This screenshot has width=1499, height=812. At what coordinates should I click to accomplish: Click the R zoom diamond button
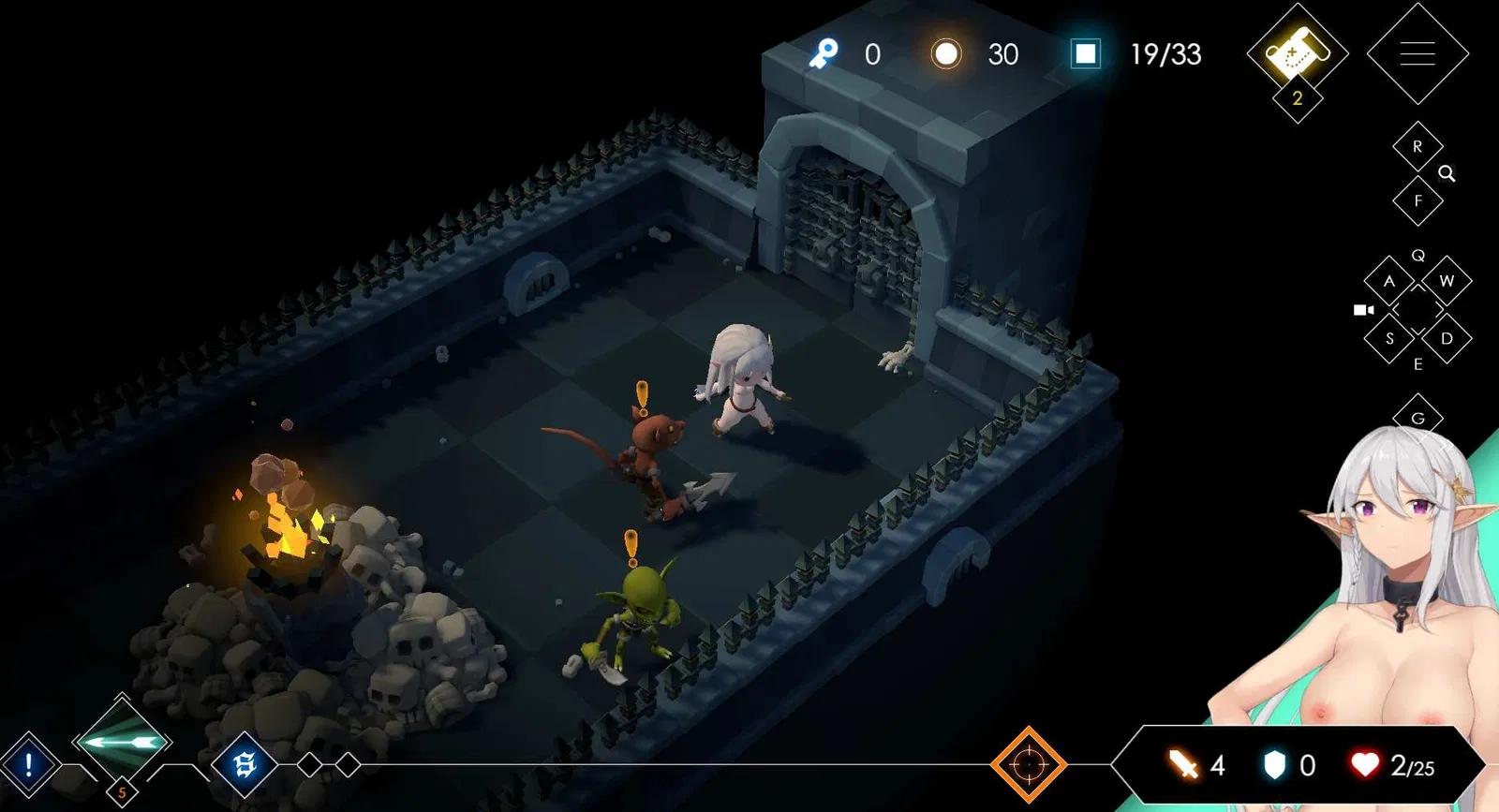[1417, 147]
